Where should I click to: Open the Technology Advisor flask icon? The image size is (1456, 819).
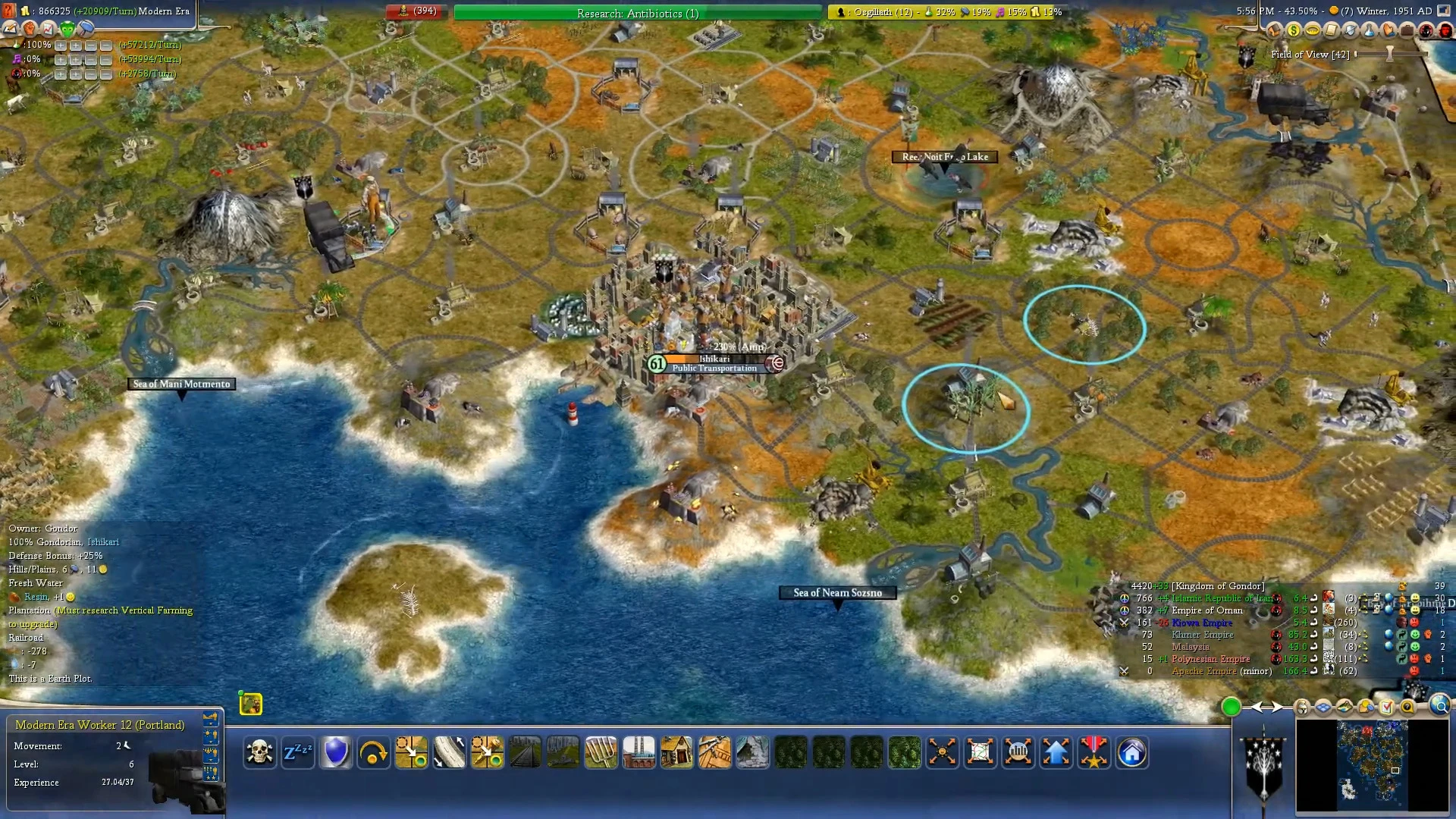1369,30
